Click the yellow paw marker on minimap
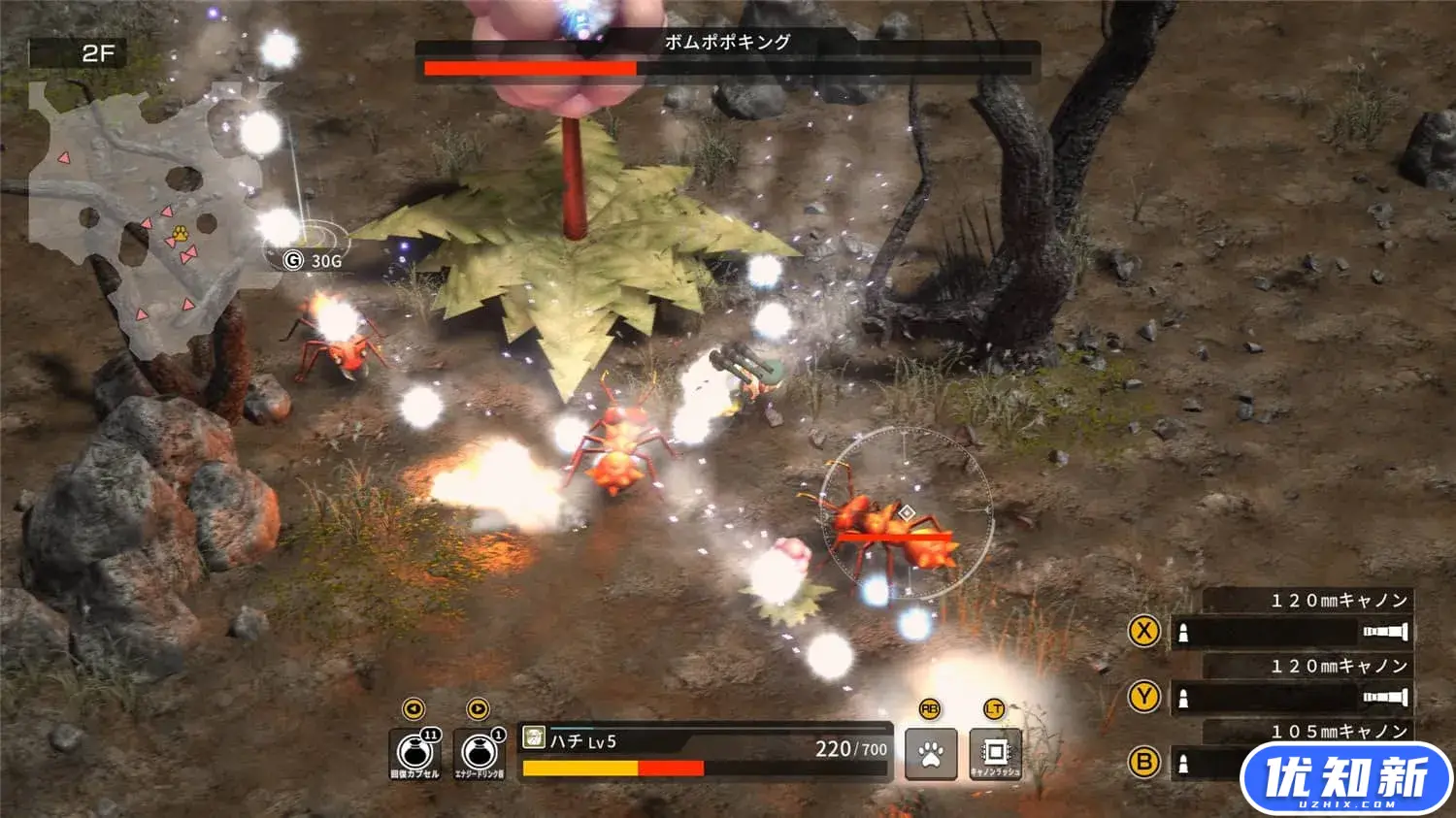Viewport: 1456px width, 818px height. pos(180,233)
